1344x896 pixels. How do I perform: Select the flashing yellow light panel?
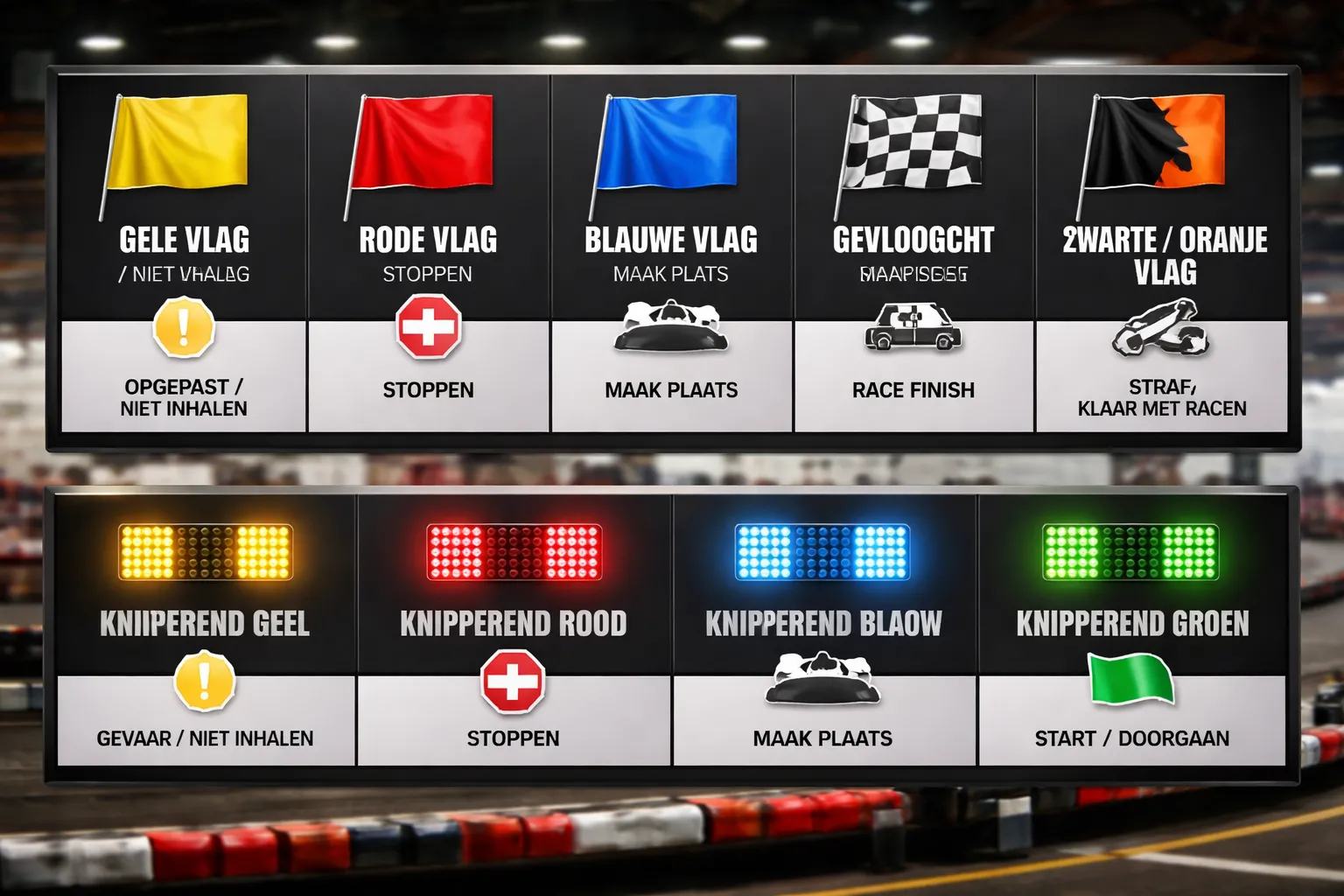click(x=206, y=628)
